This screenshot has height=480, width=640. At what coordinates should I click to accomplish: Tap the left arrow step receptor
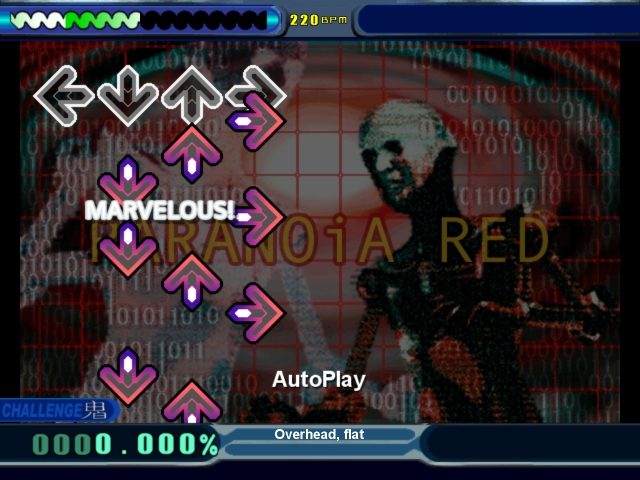point(64,95)
